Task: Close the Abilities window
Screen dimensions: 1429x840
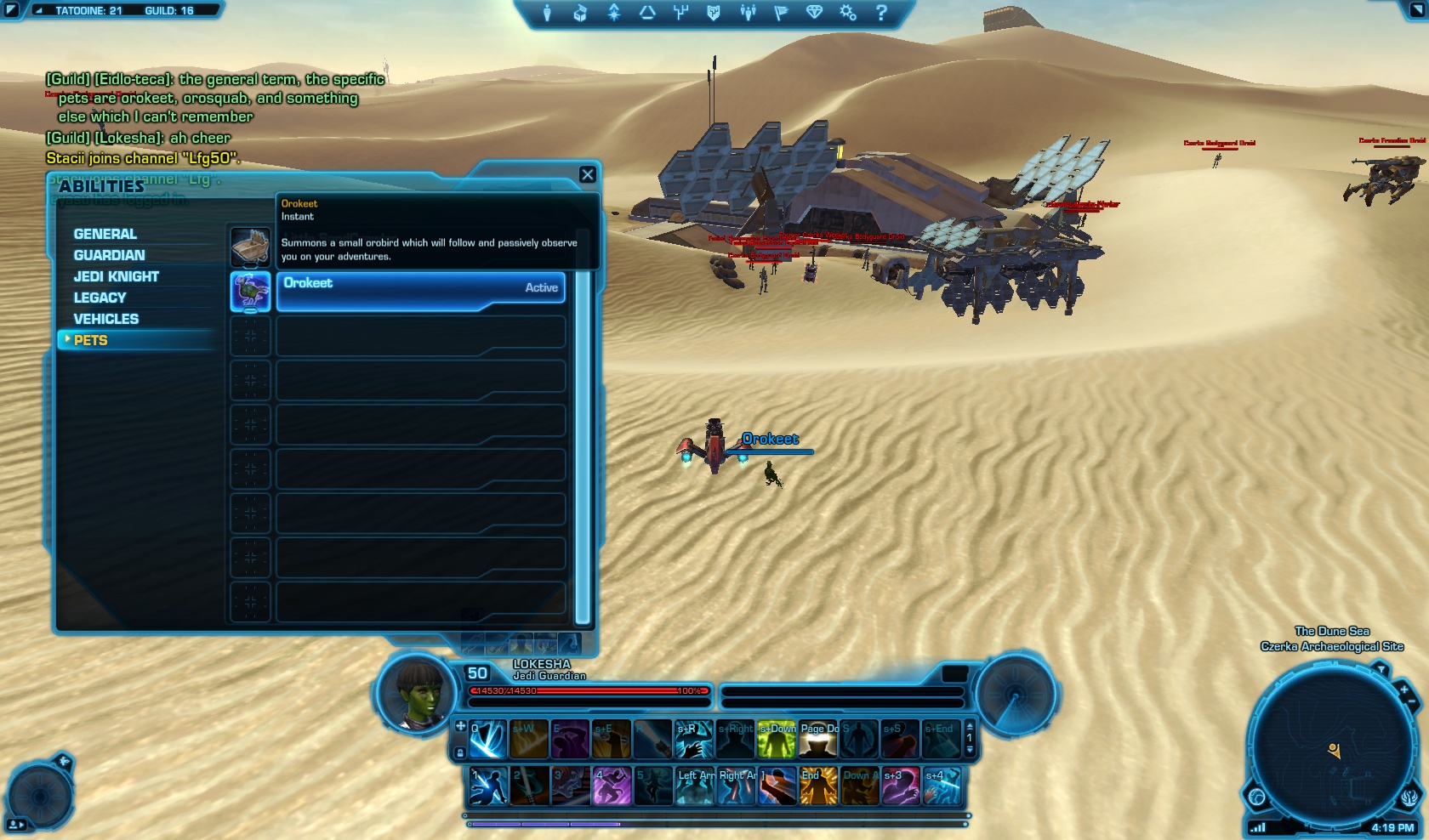Action: [x=587, y=174]
